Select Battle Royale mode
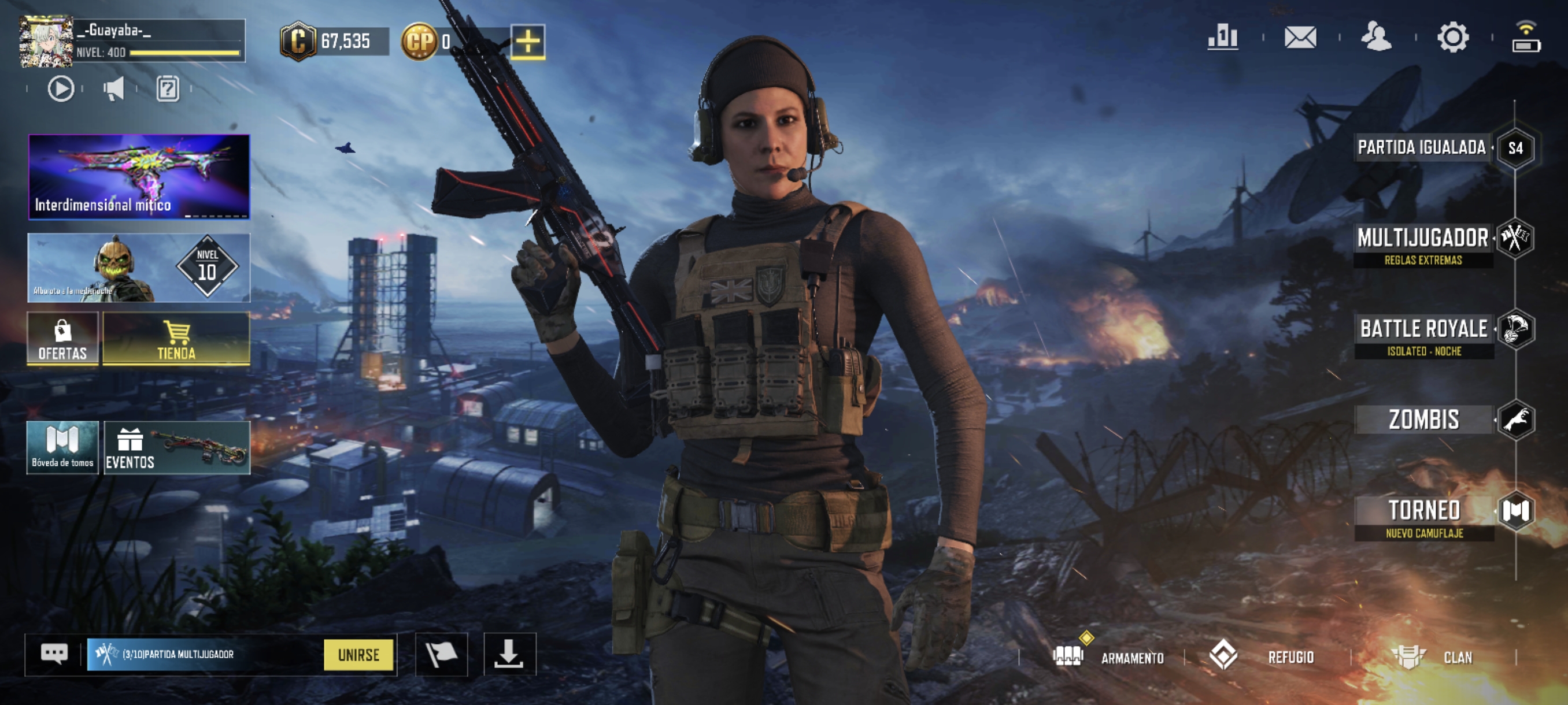Screen dimensions: 1568x705 click(1423, 331)
